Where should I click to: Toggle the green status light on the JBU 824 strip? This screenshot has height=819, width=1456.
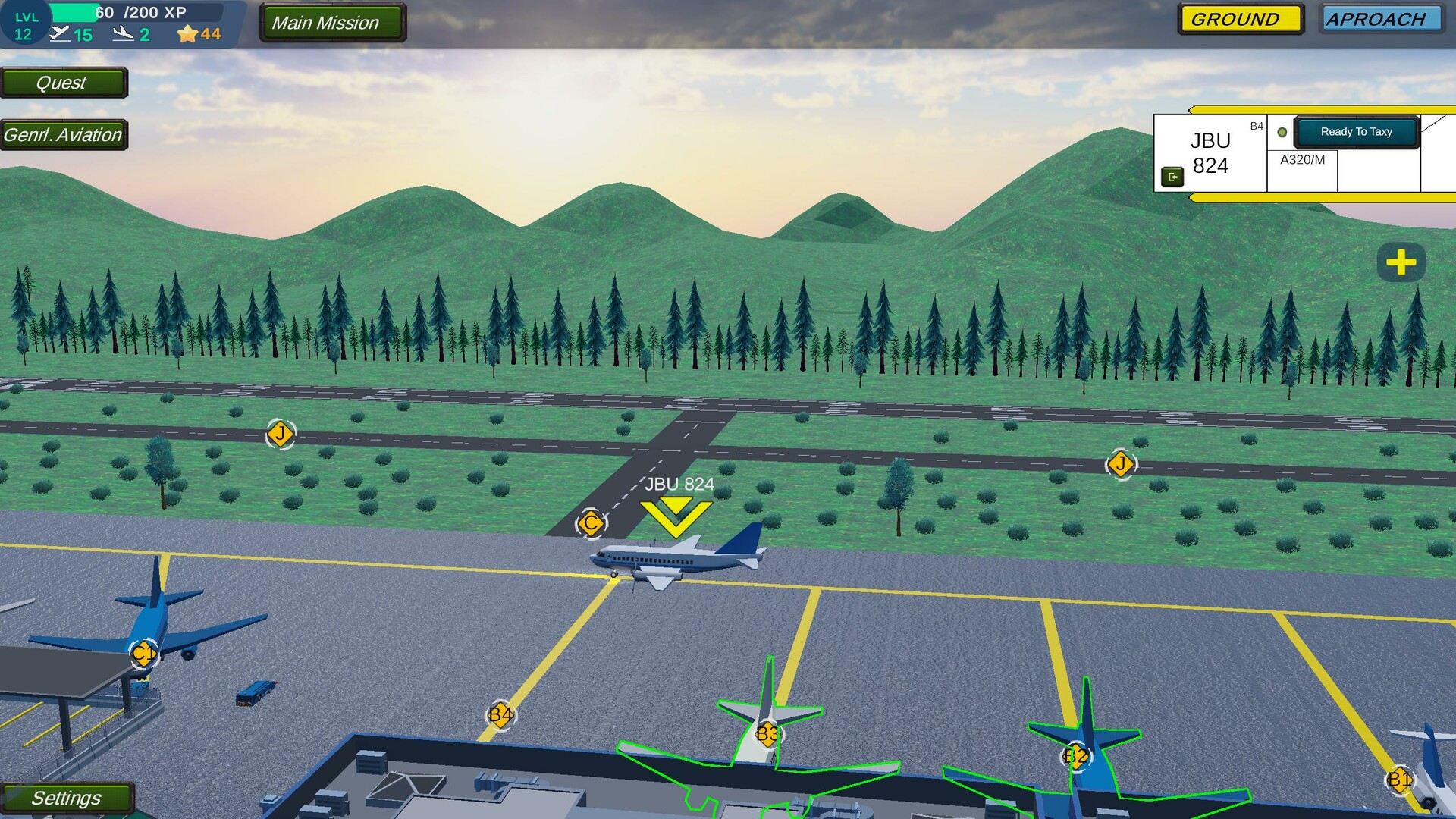click(1282, 130)
